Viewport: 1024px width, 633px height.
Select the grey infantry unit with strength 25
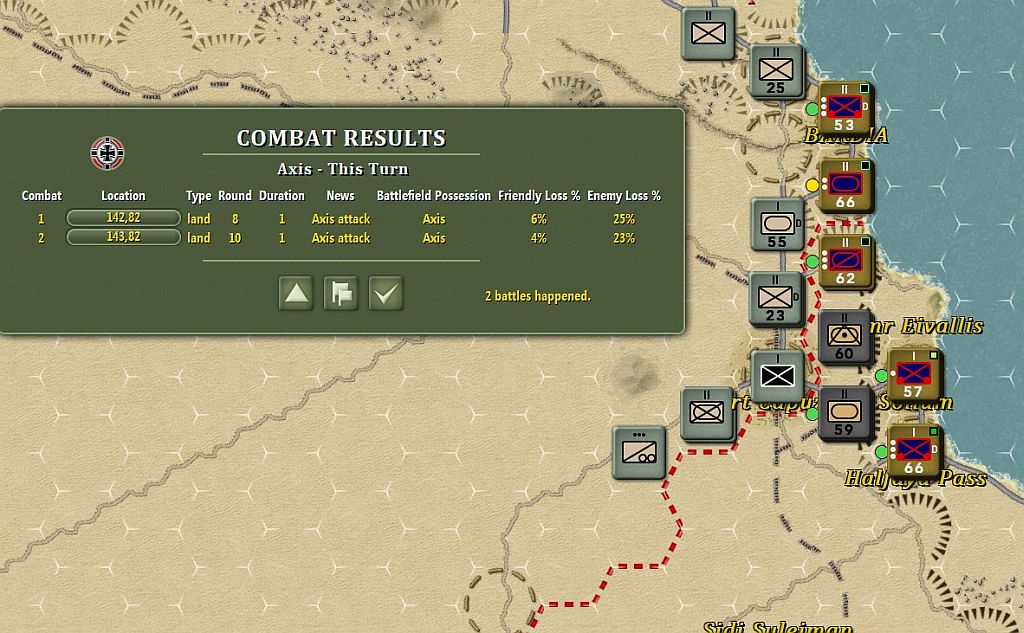776,71
